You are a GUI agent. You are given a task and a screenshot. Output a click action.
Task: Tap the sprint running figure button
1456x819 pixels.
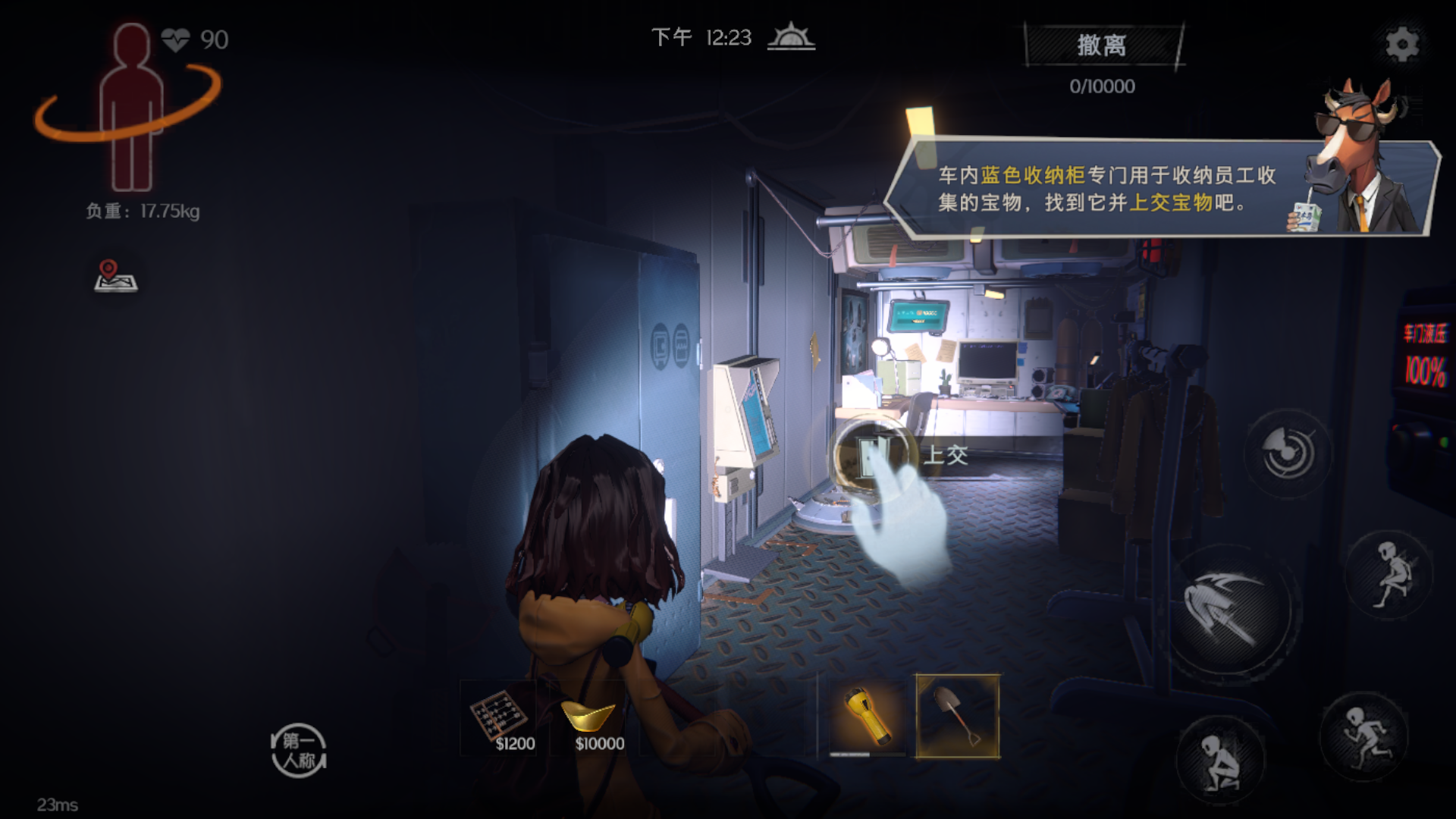pyautogui.click(x=1364, y=736)
